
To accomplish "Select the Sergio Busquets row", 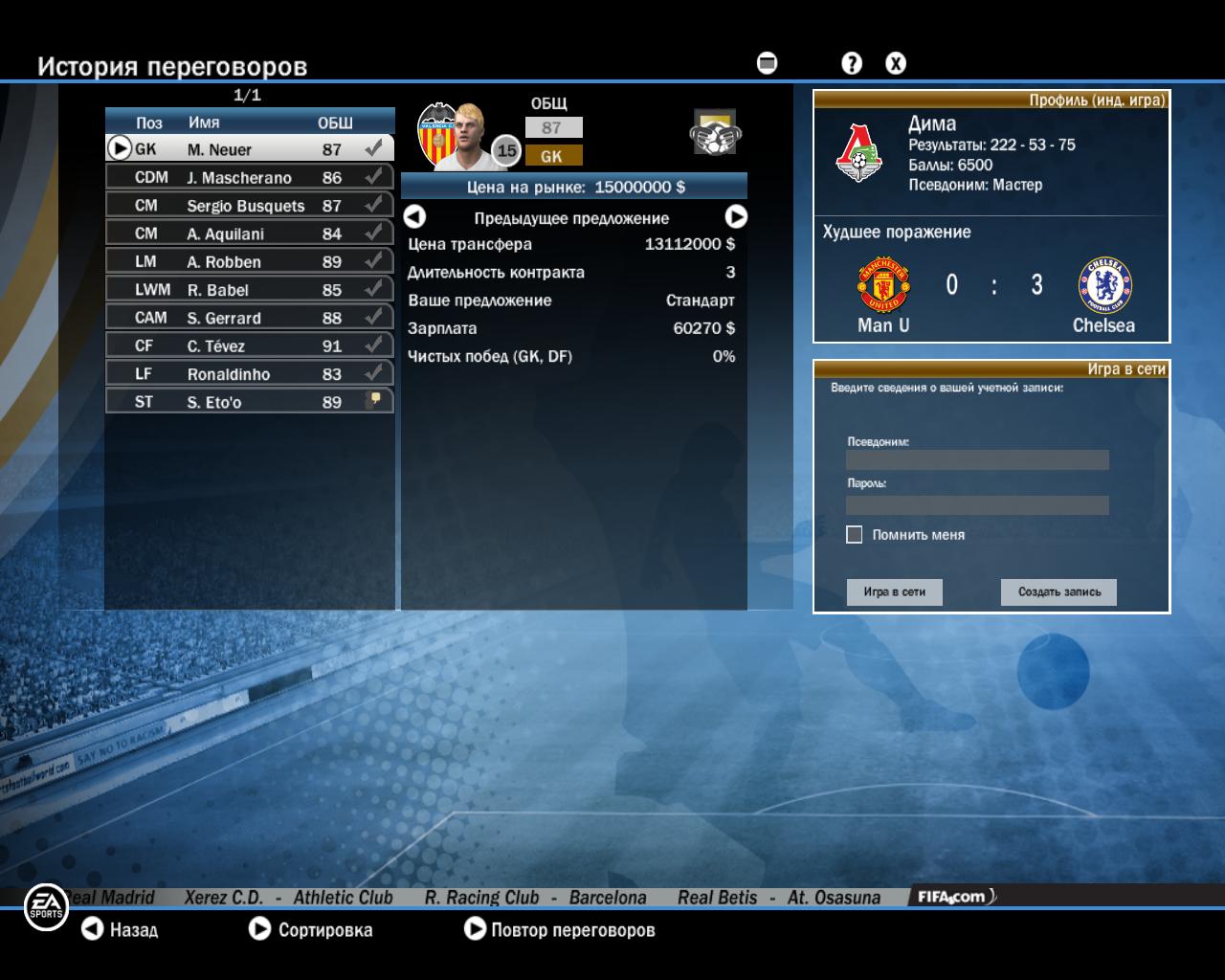I will [249, 206].
